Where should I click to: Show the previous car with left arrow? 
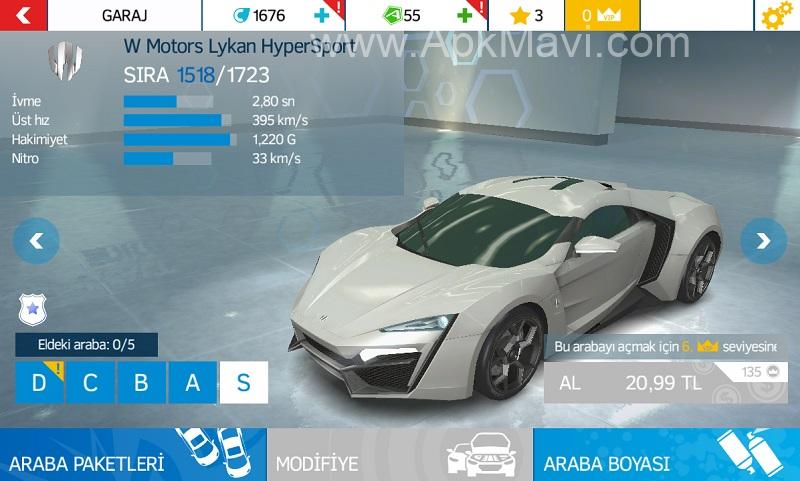tap(37, 240)
